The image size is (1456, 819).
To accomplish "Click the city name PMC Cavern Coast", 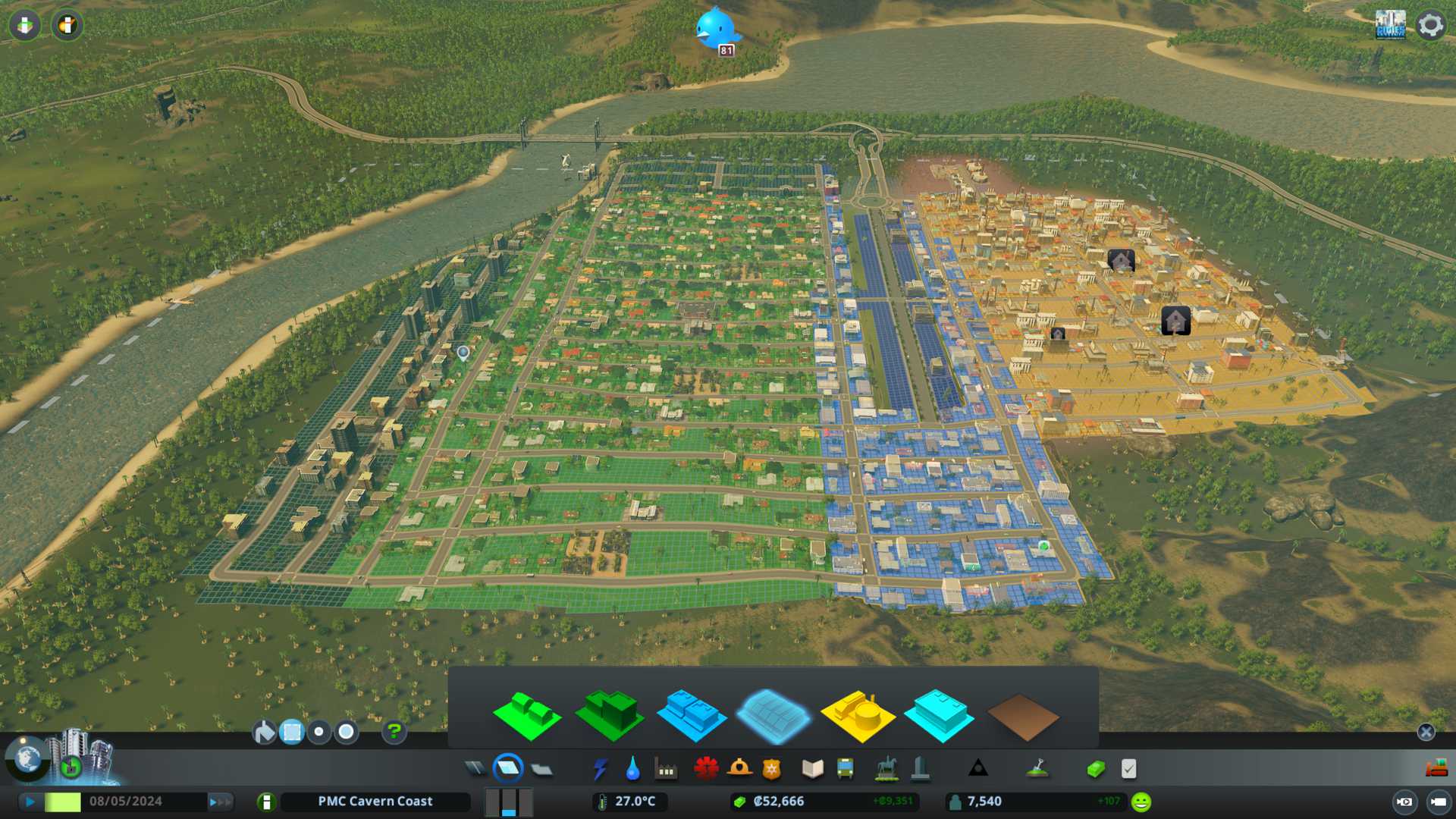I will click(375, 802).
